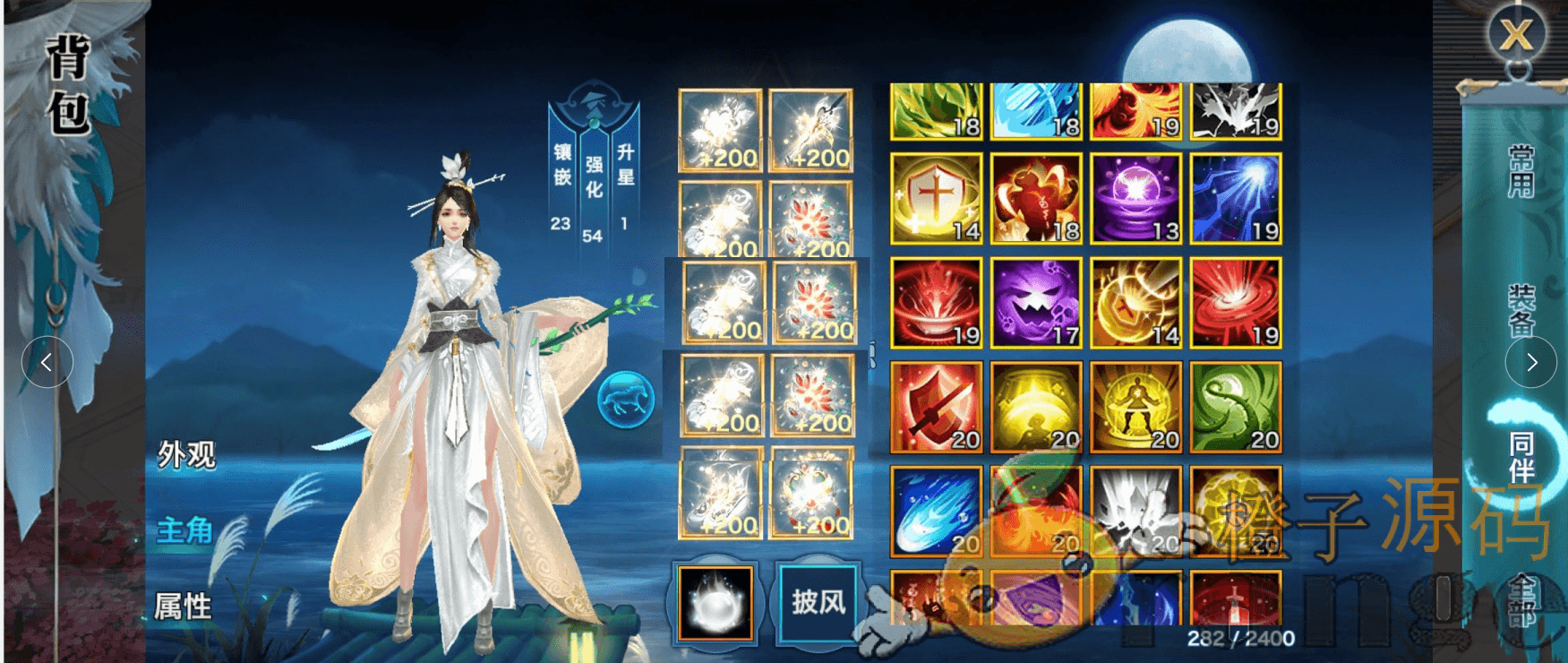Click the right arrow navigation button
This screenshot has height=663, width=1568.
(1531, 362)
